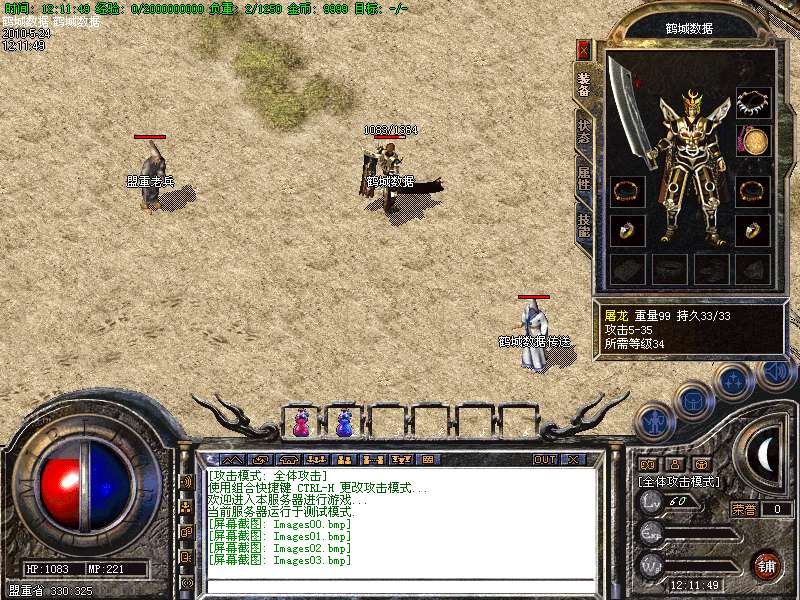Open the sparkle skills round button
Screen dimensions: 800x600
click(x=733, y=380)
